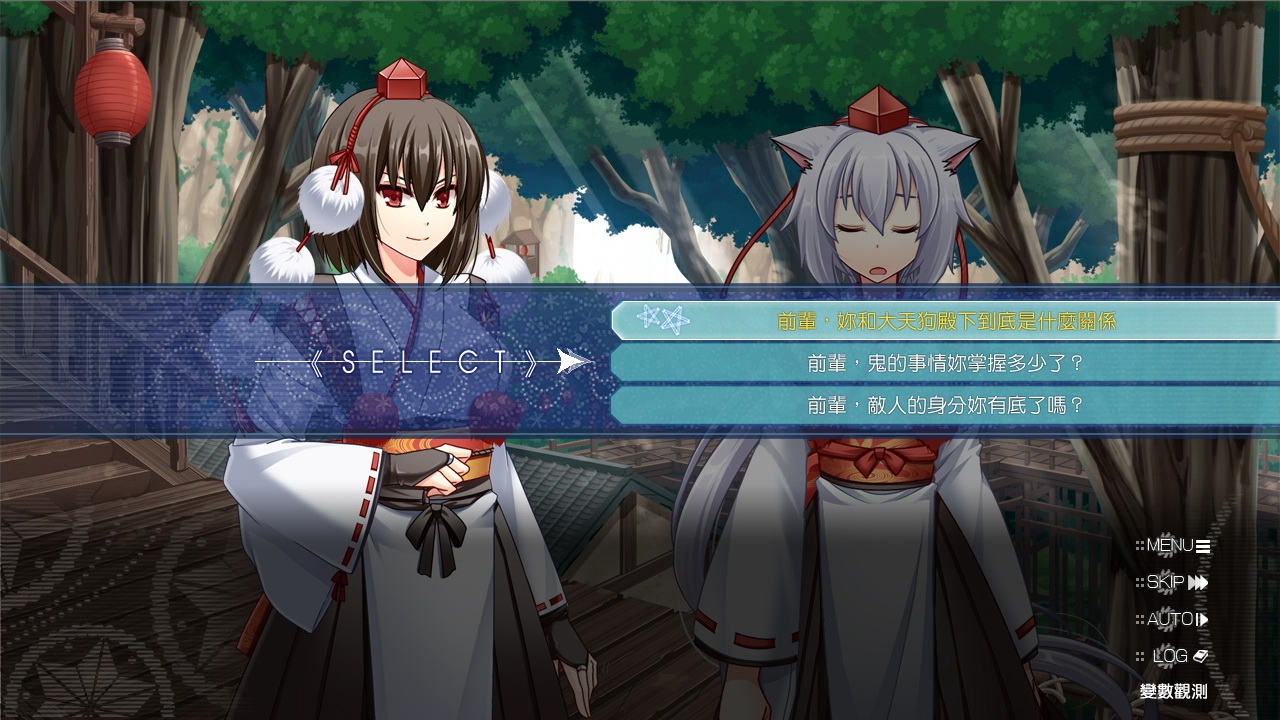The width and height of the screenshot is (1280, 720).
Task: Click the SKIP fast-forward icon
Action: (1196, 582)
